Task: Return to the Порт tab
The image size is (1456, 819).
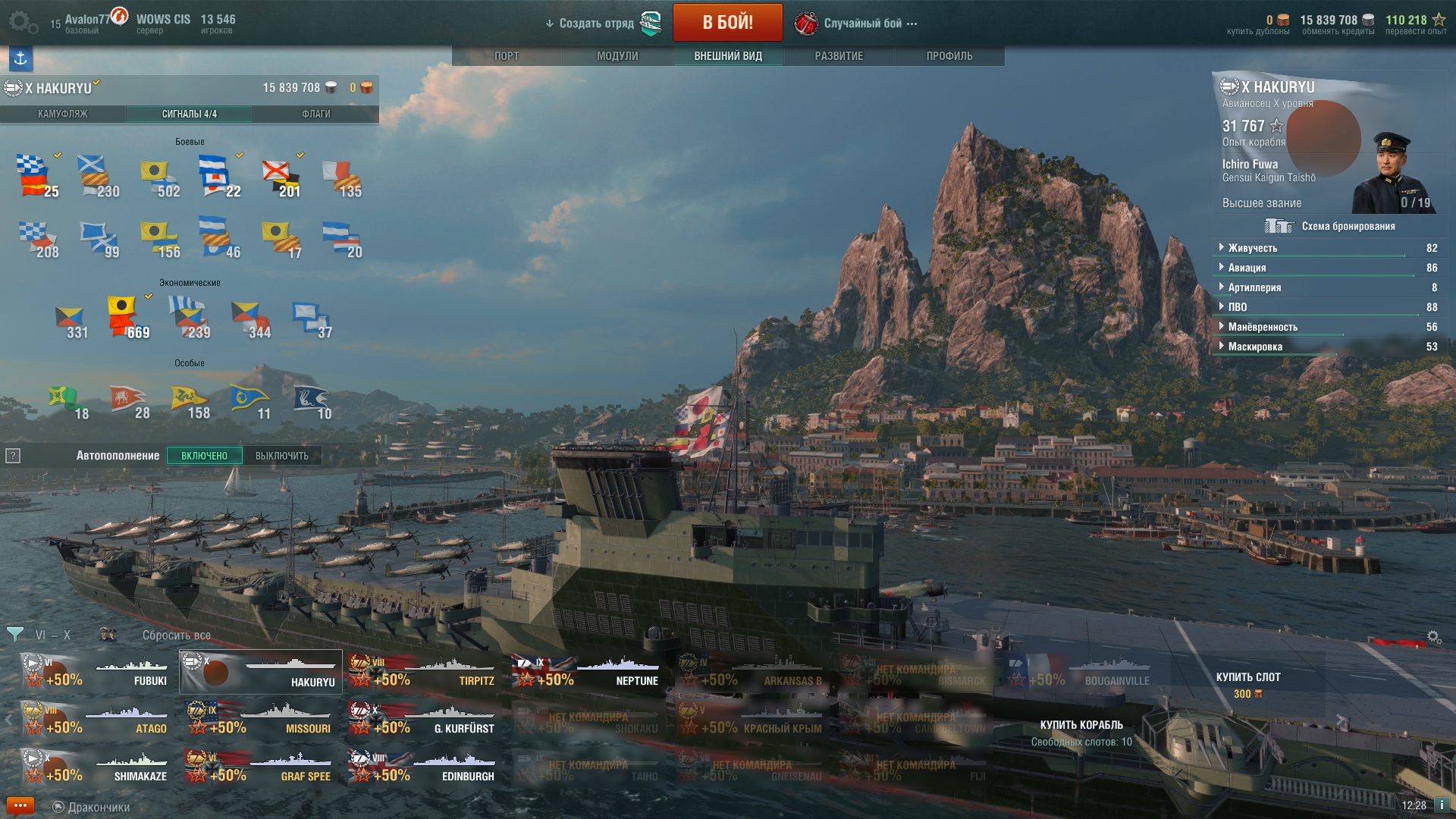Action: (x=507, y=56)
